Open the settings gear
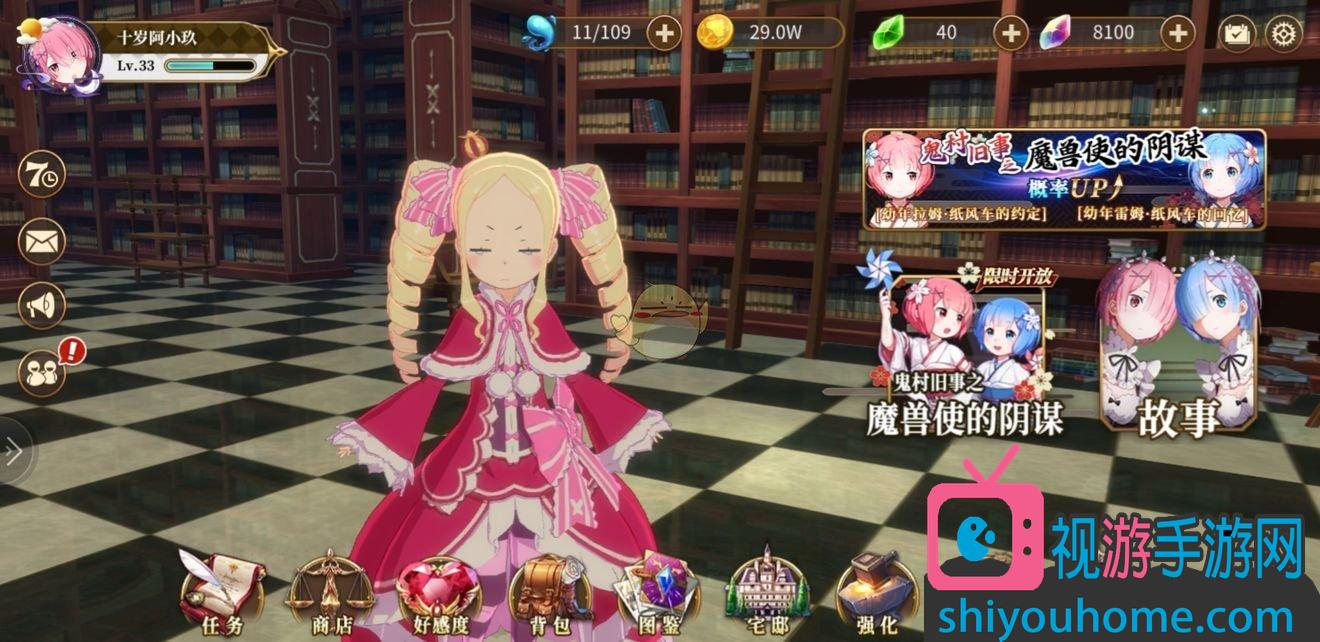This screenshot has height=642, width=1320. (x=1283, y=33)
